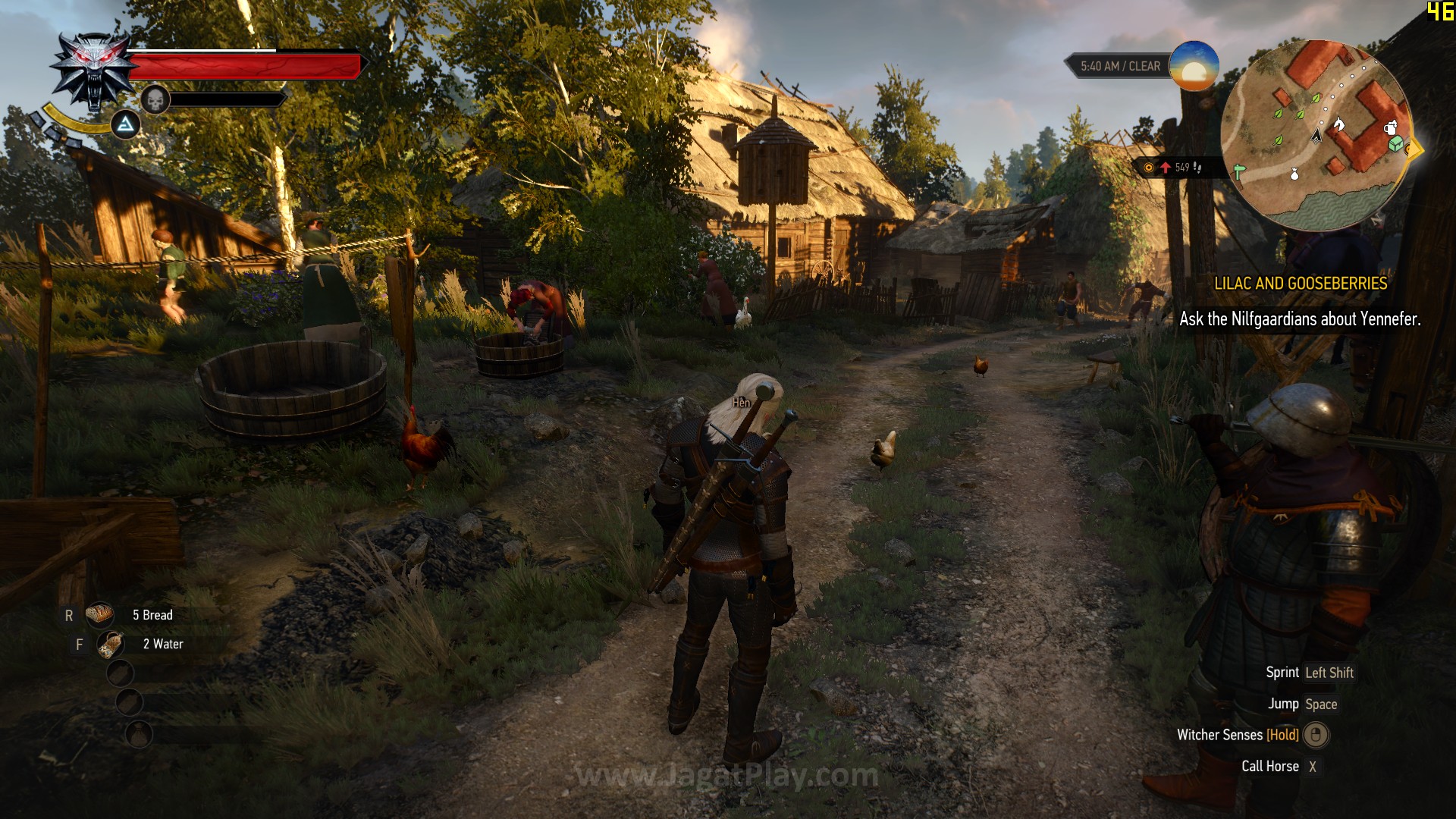Select the Bread quick slot
Screen dimensions: 1456x819
(99, 615)
